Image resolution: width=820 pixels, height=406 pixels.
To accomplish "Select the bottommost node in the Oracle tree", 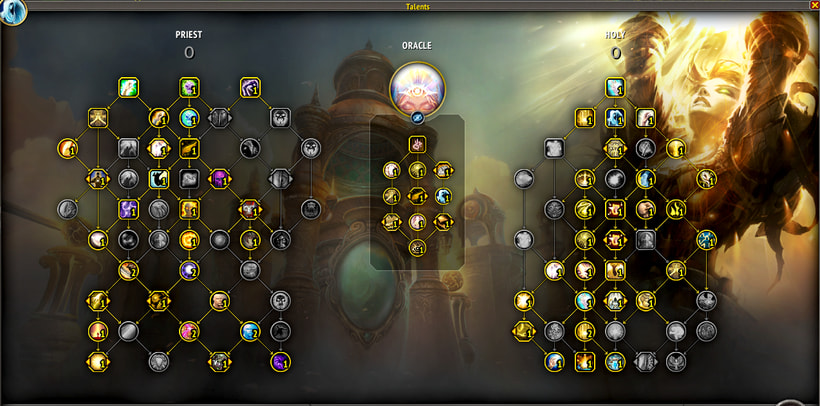I will pyautogui.click(x=417, y=246).
